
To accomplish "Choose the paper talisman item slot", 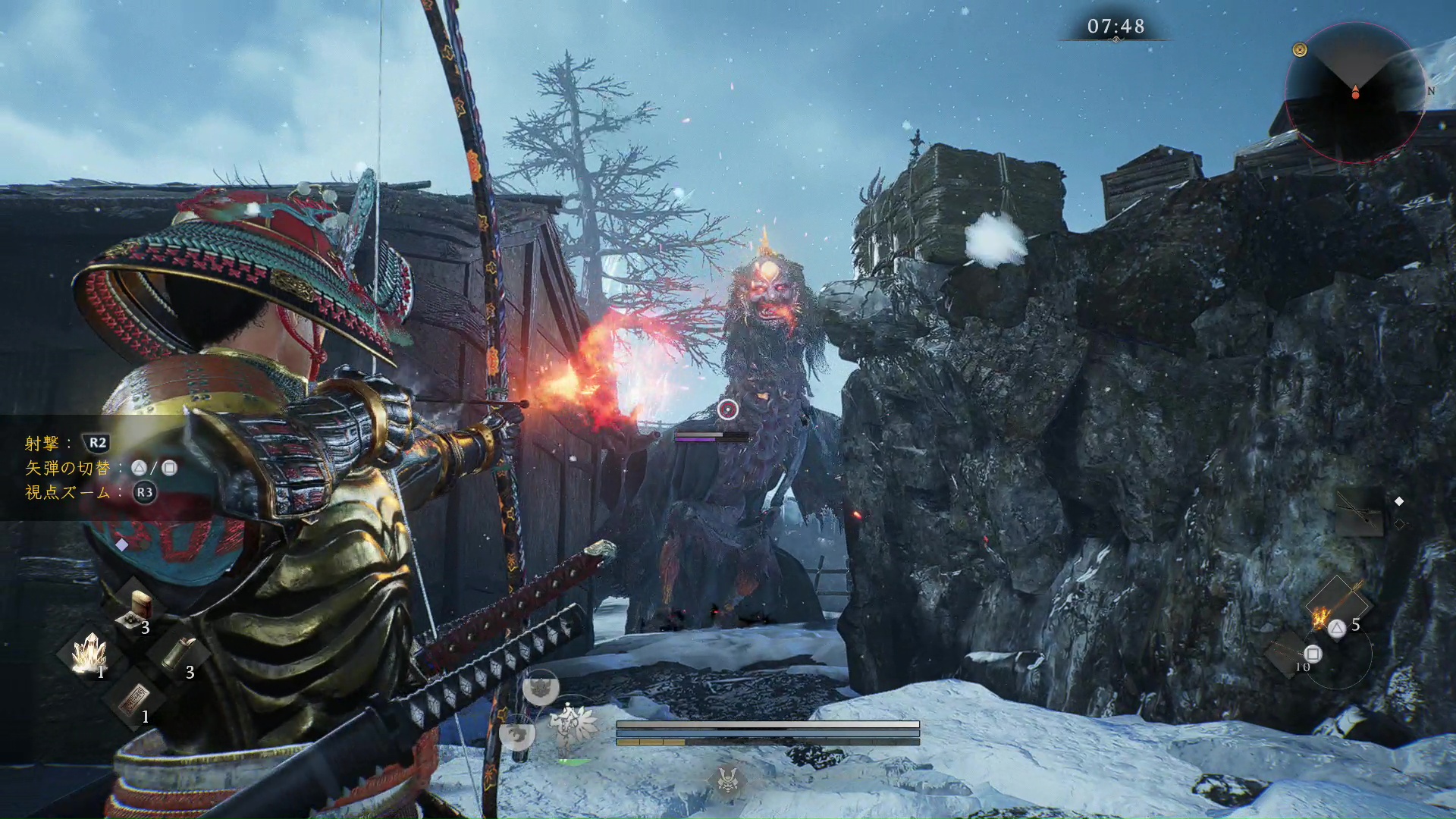I will pyautogui.click(x=135, y=698).
